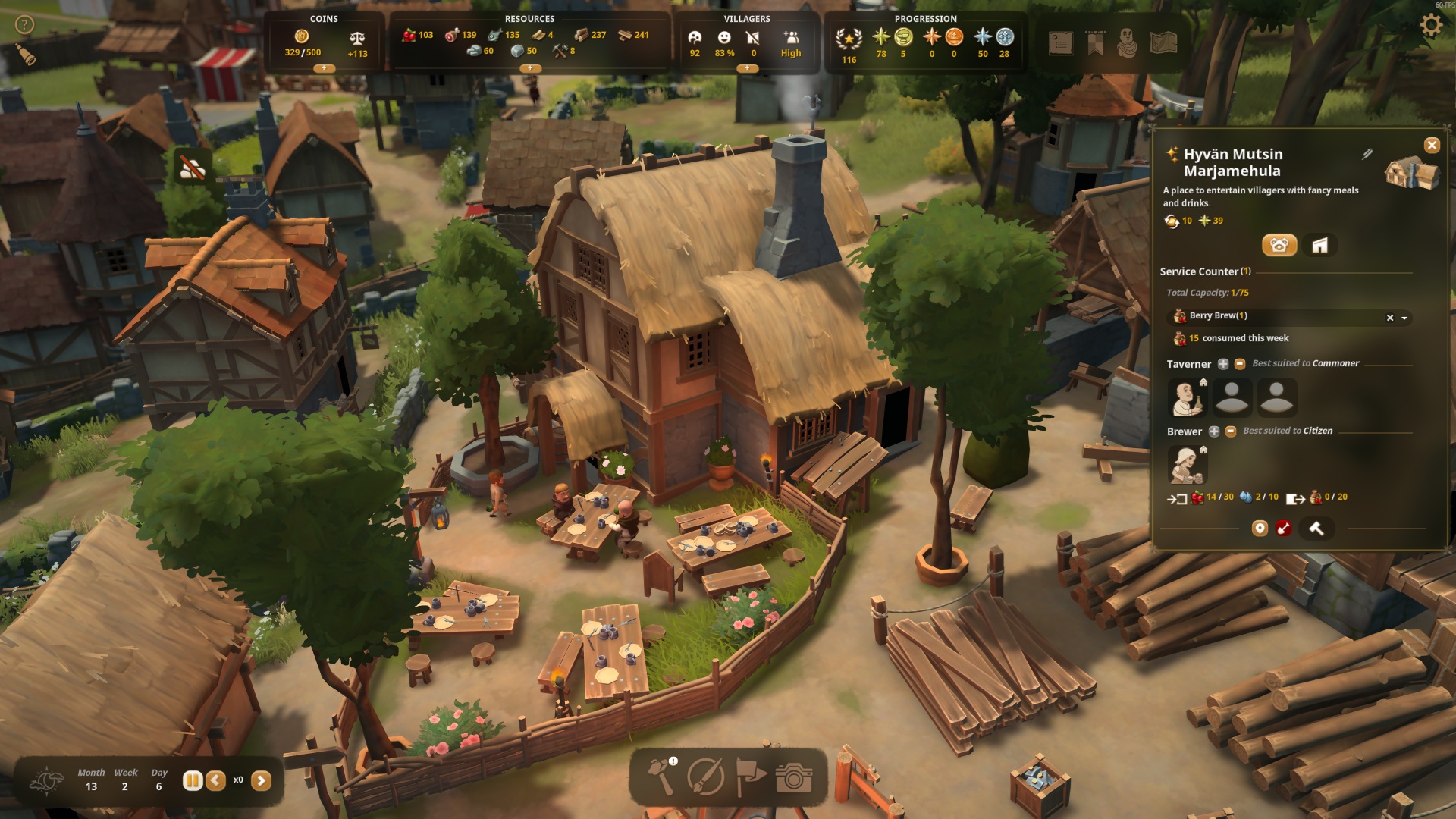This screenshot has height=819, width=1456.
Task: Close the tavern building info panel
Action: point(1432,145)
